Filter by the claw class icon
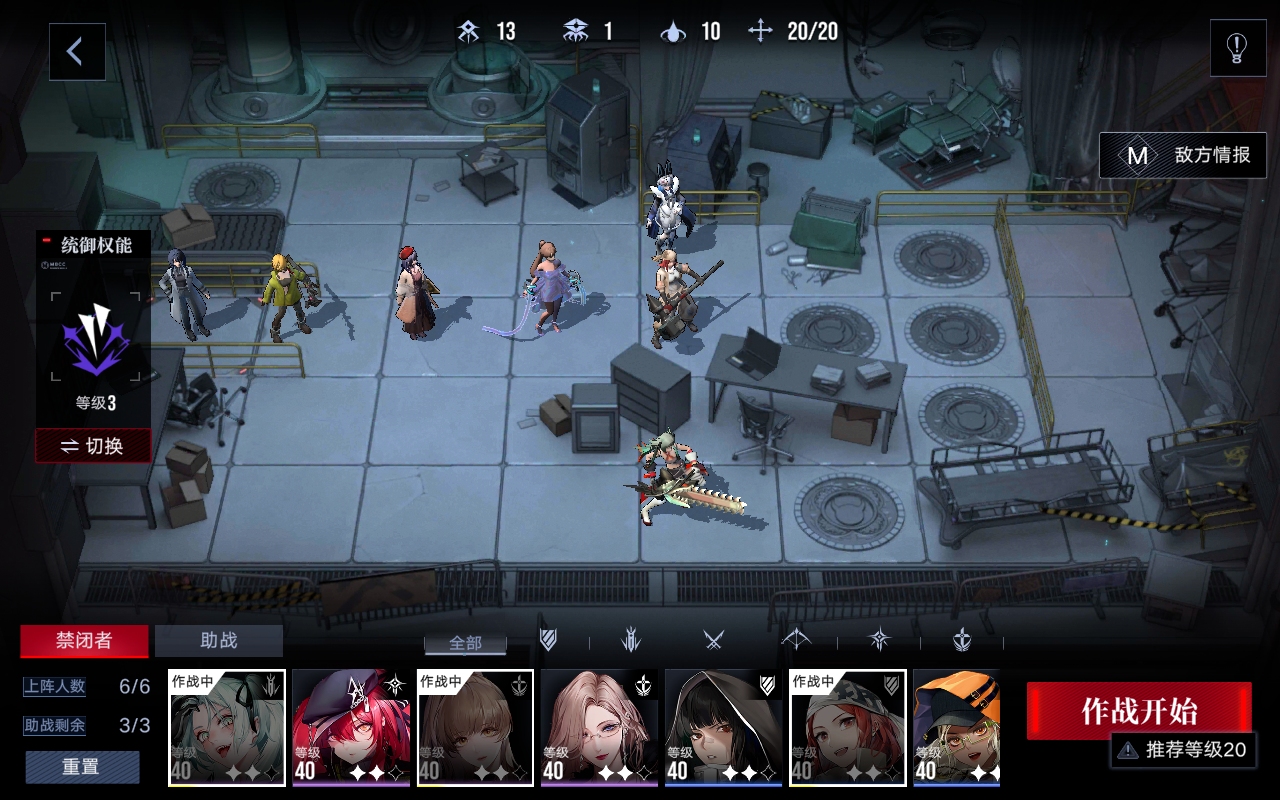This screenshot has width=1280, height=800. pyautogui.click(x=631, y=641)
